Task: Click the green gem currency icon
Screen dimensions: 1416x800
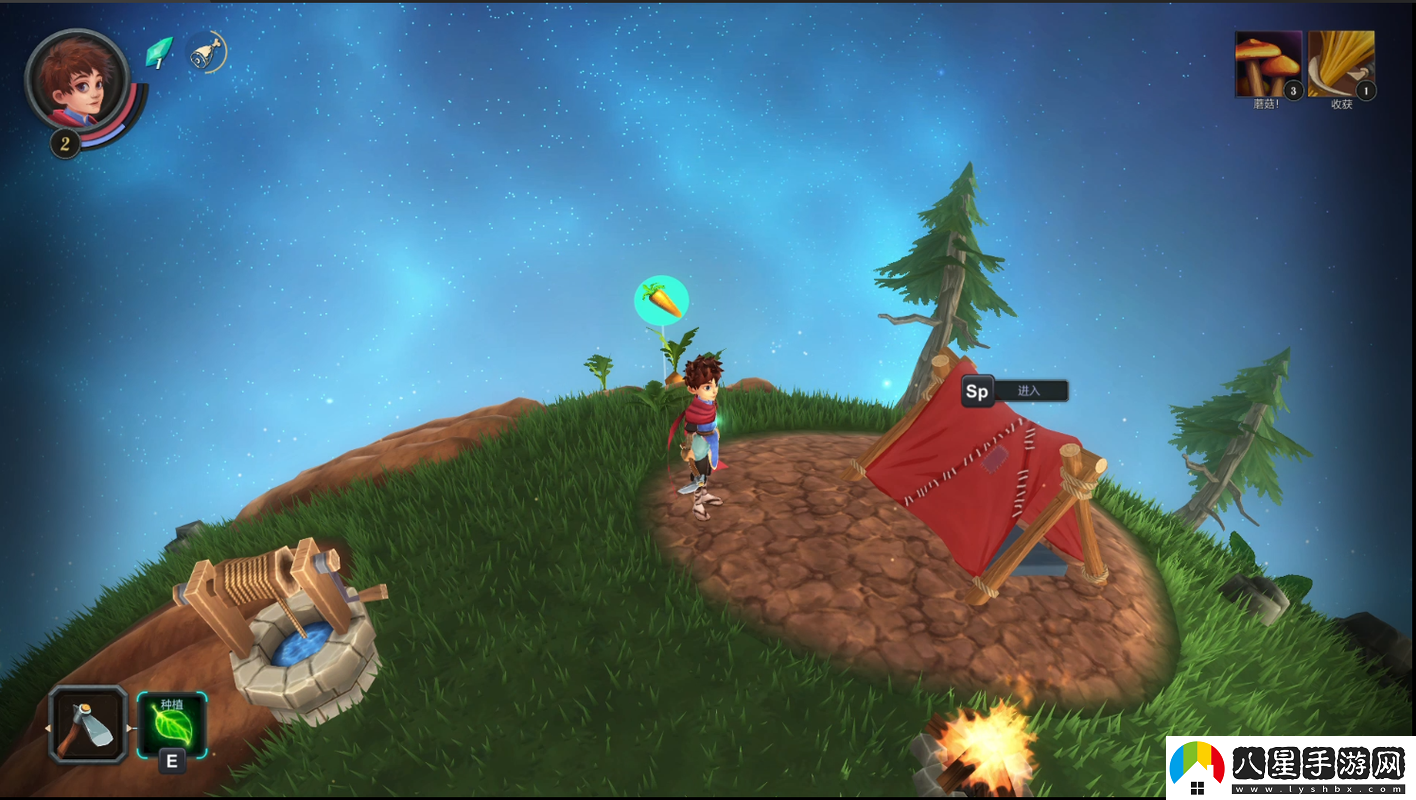Action: click(x=158, y=52)
